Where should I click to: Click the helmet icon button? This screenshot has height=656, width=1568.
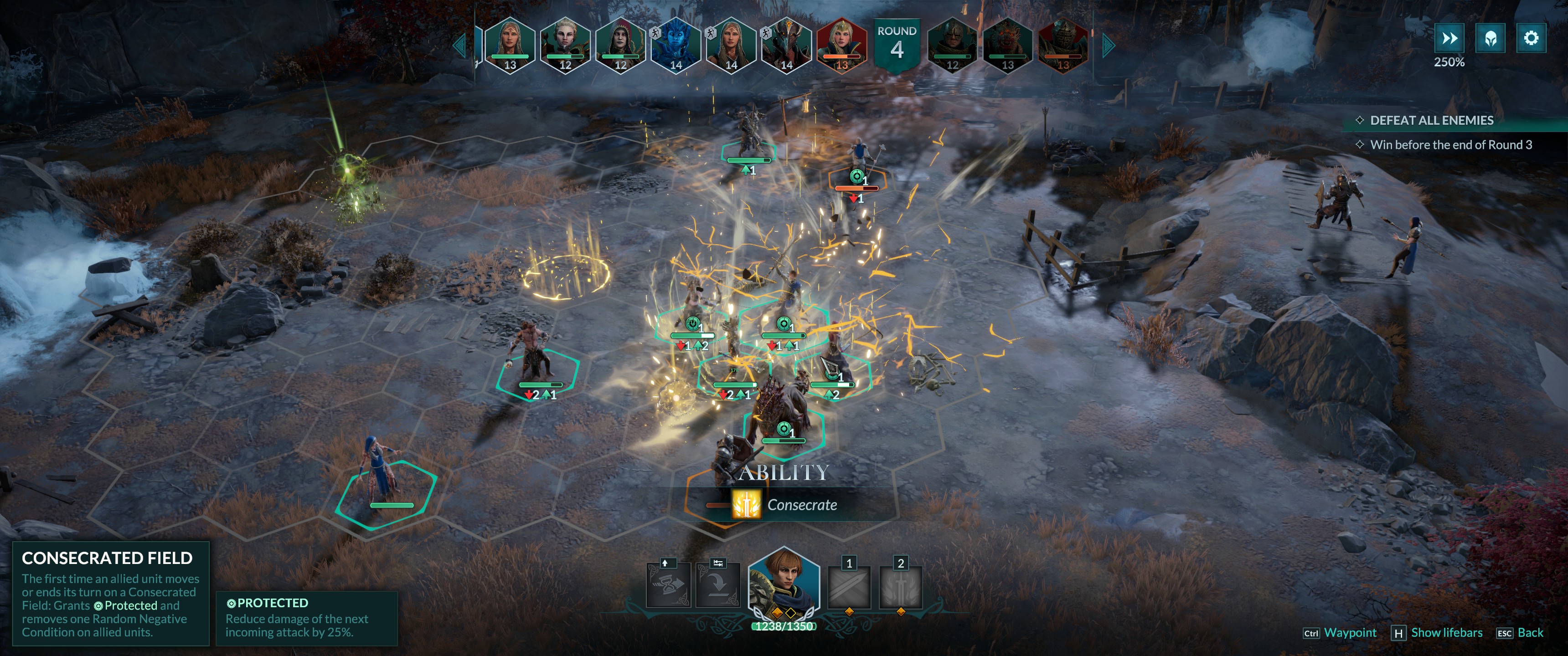[x=1490, y=39]
